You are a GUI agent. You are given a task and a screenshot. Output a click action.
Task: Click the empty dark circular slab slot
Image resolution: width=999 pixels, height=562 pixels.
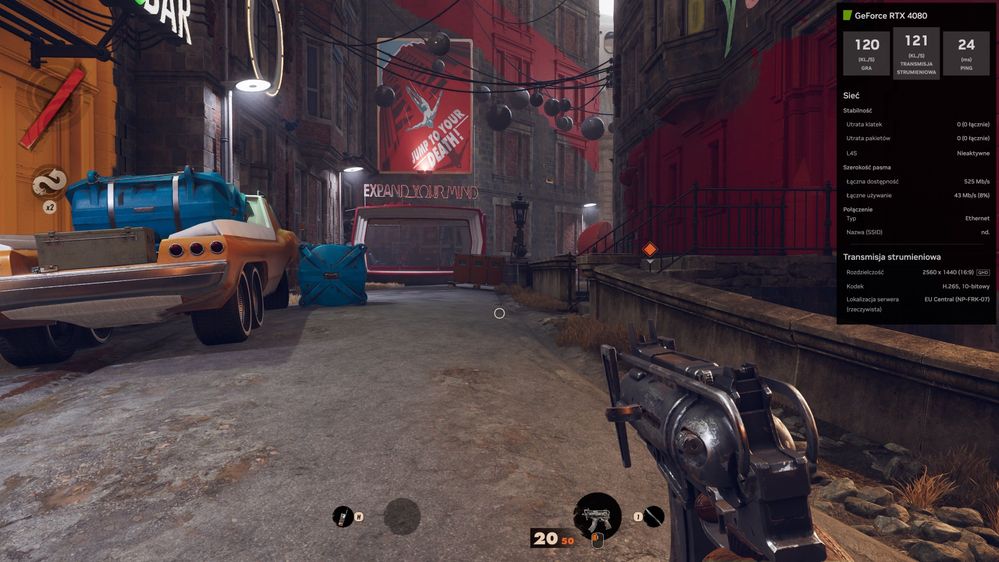tap(402, 516)
